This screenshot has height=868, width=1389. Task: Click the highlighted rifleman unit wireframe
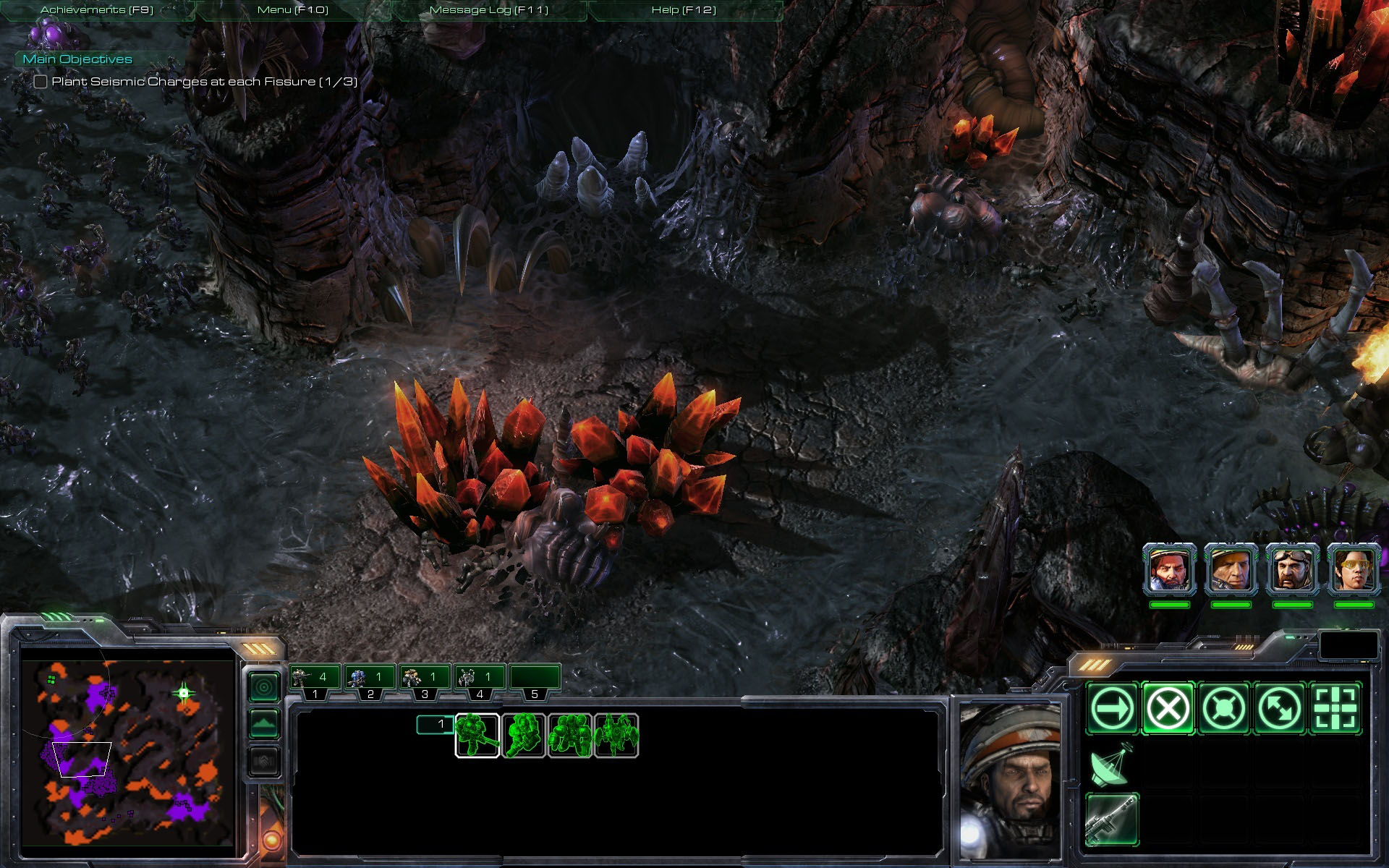(x=477, y=736)
